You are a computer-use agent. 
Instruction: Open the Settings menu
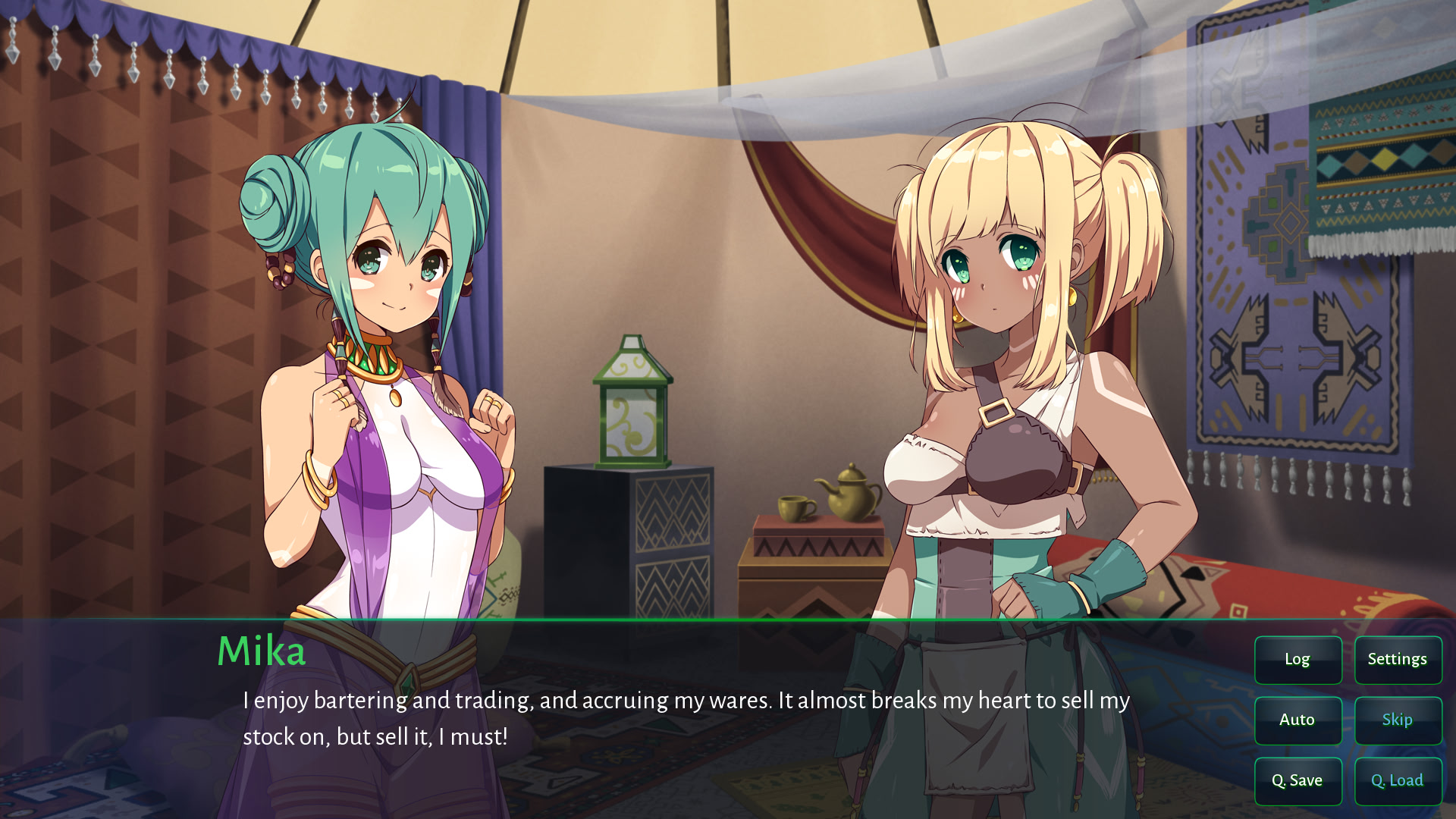pyautogui.click(x=1398, y=660)
